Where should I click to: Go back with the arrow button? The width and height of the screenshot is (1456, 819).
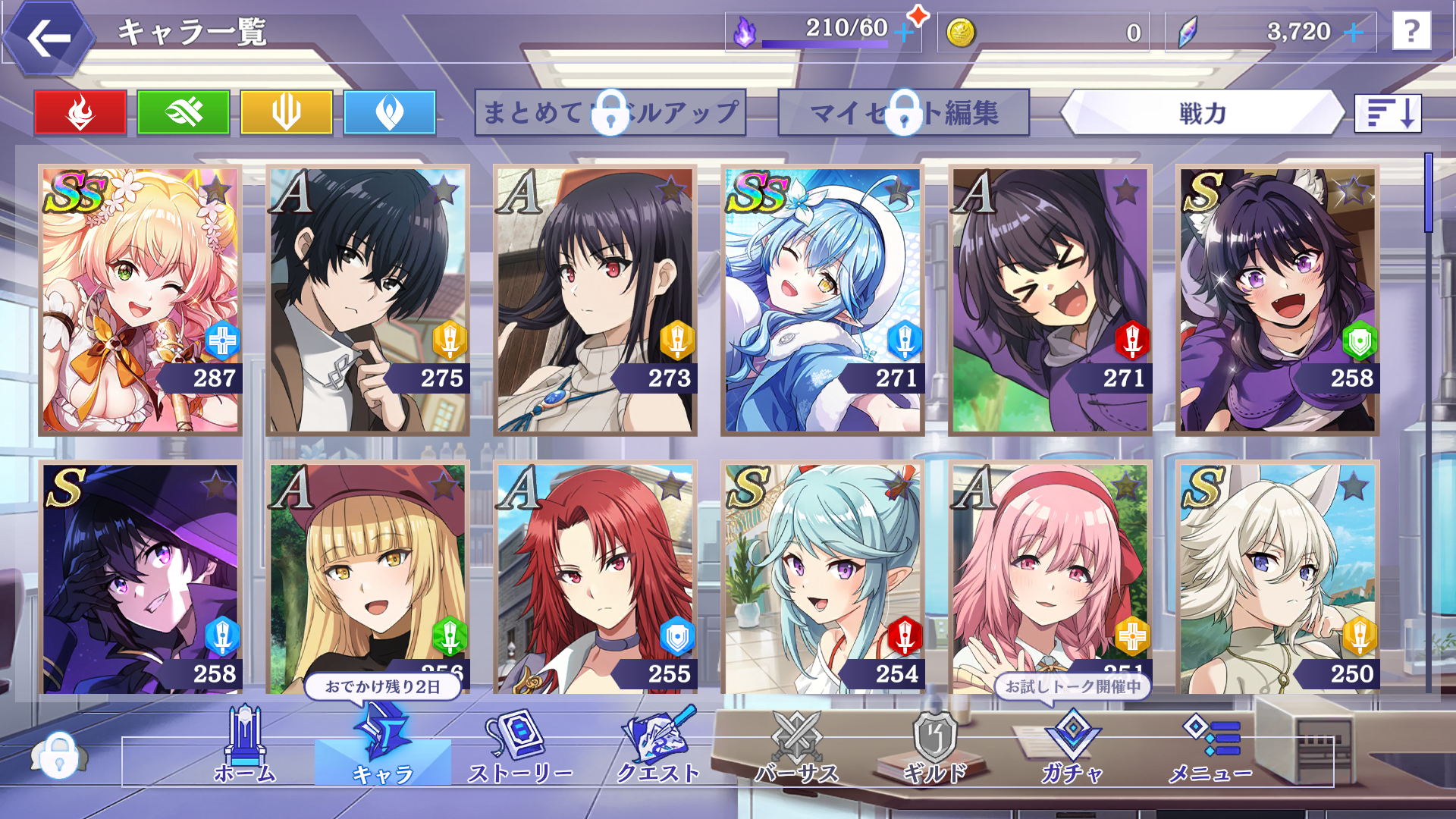49,38
